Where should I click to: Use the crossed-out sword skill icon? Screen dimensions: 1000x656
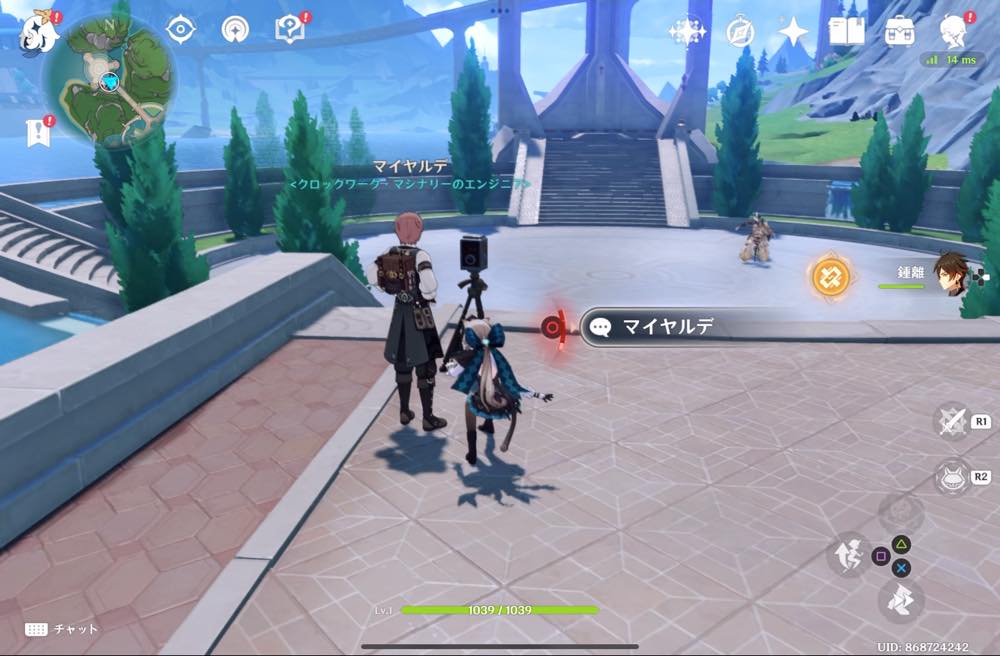click(x=951, y=421)
